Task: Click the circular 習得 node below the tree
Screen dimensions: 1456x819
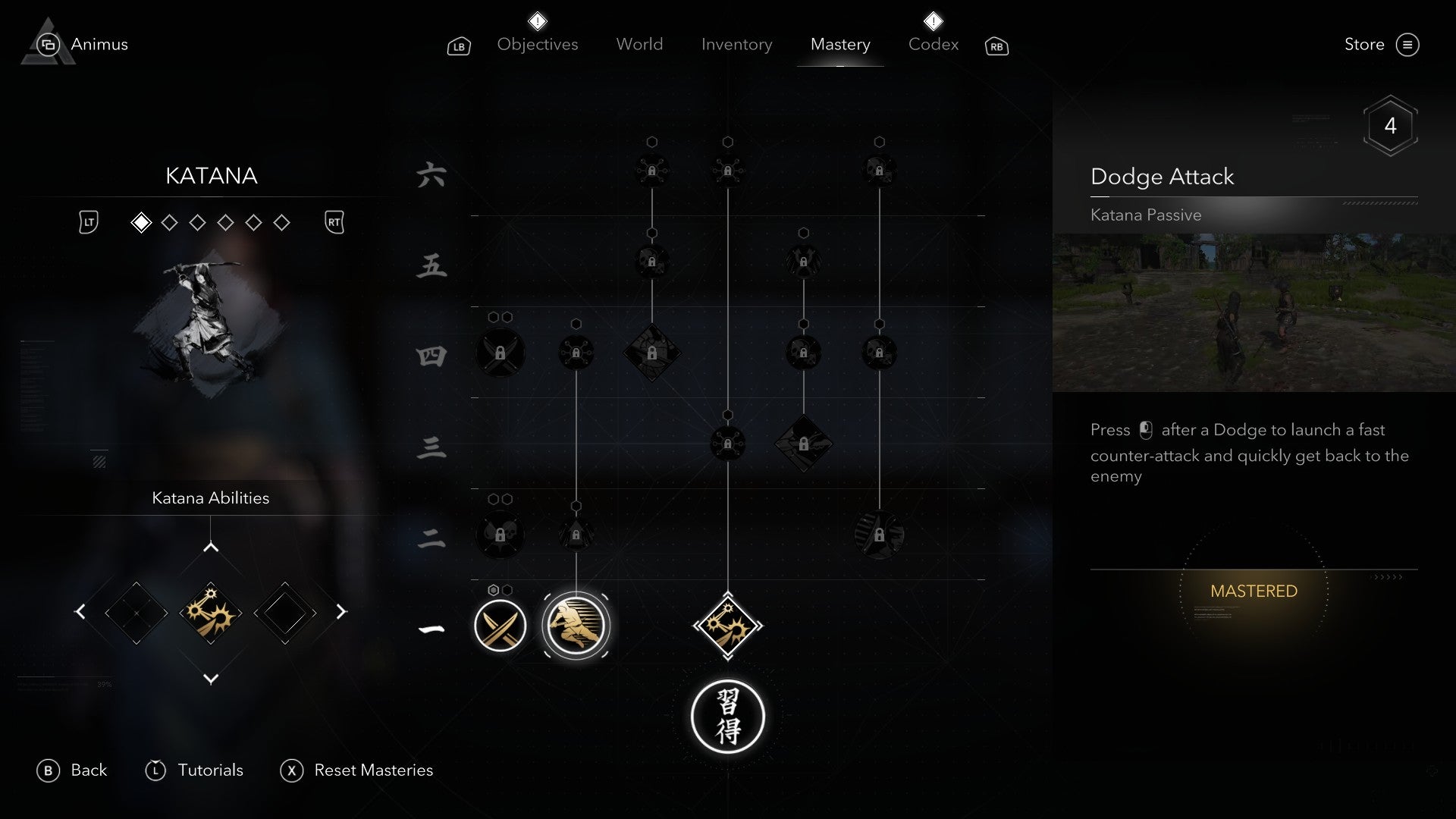Action: coord(728,717)
